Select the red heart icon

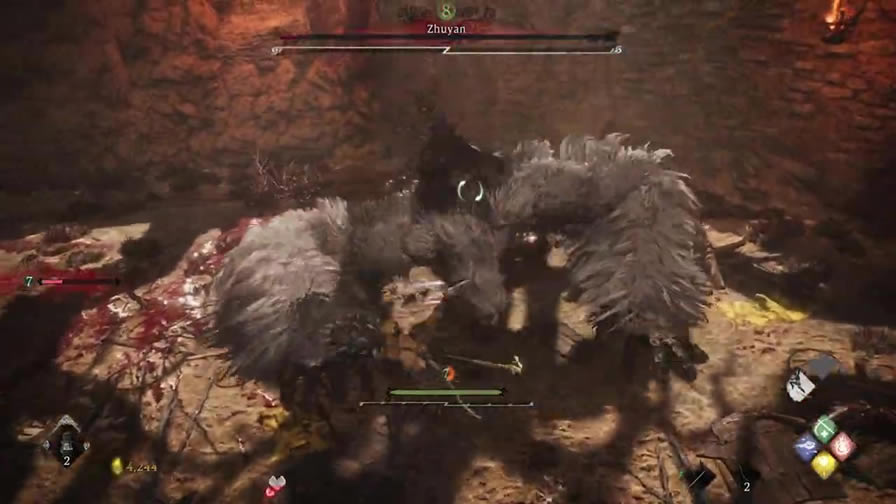pyautogui.click(x=274, y=487)
